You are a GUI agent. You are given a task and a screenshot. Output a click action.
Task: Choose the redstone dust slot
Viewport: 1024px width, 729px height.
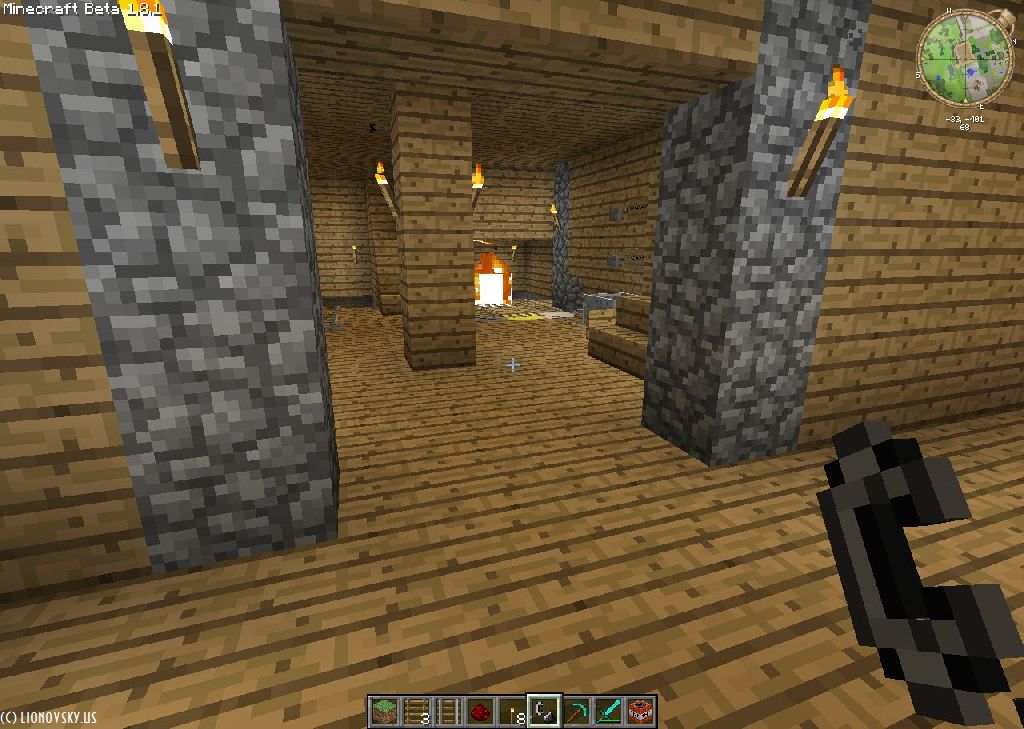pos(479,711)
